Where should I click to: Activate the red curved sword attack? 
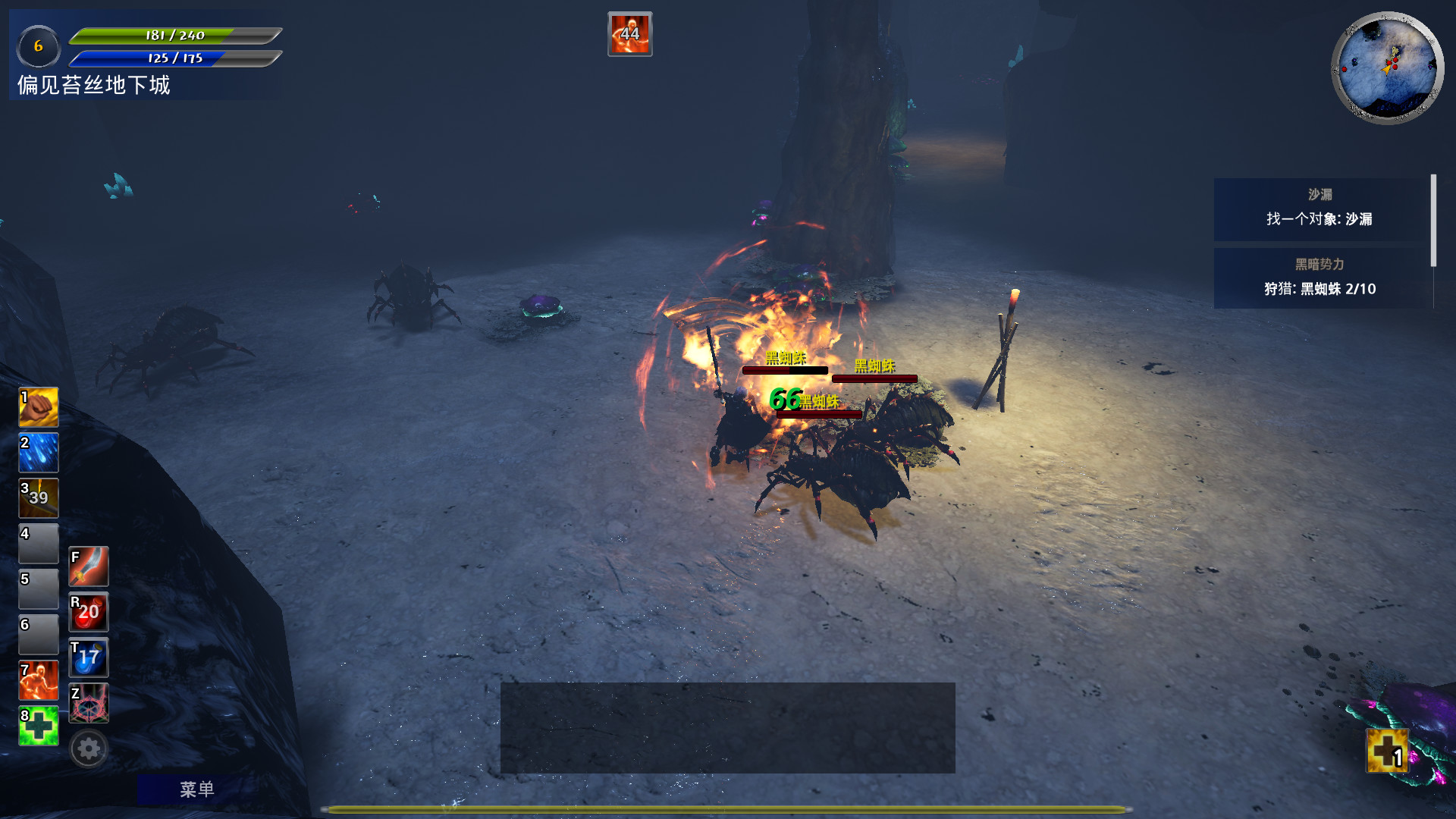[89, 566]
